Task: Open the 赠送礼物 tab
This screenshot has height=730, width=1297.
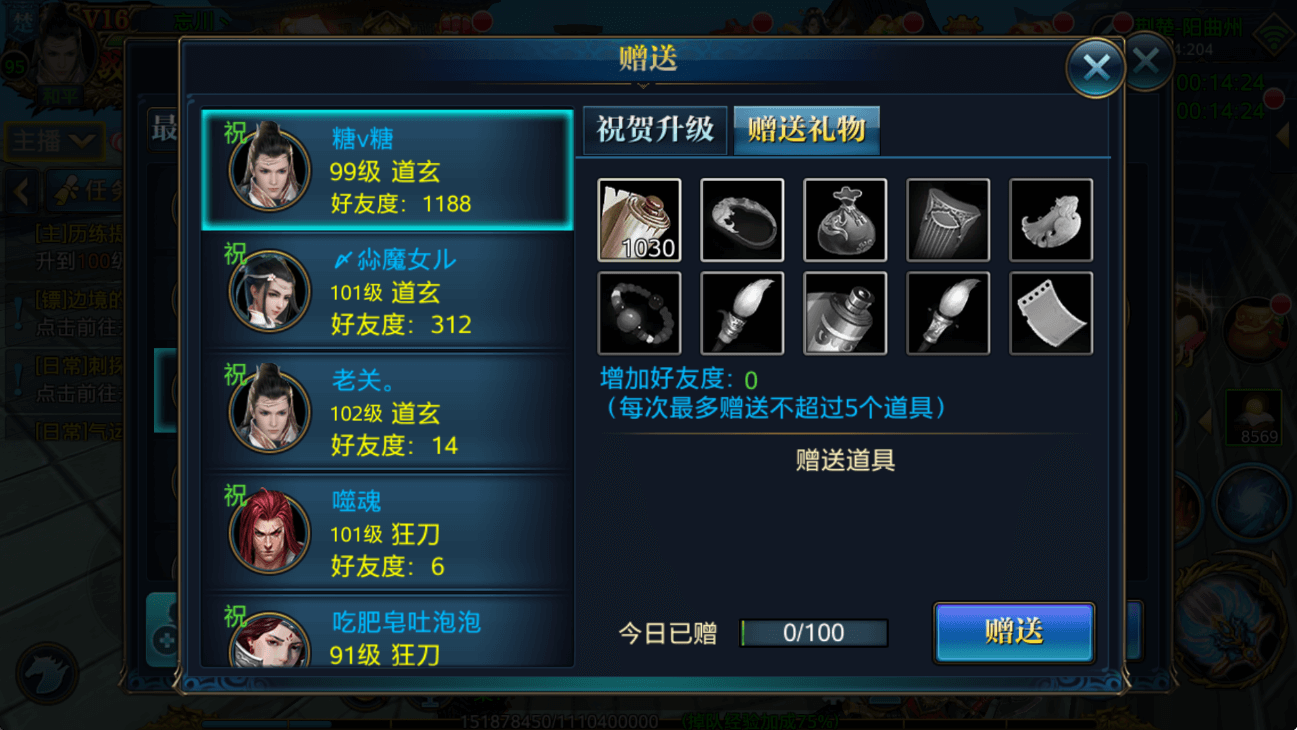Action: pyautogui.click(x=806, y=130)
